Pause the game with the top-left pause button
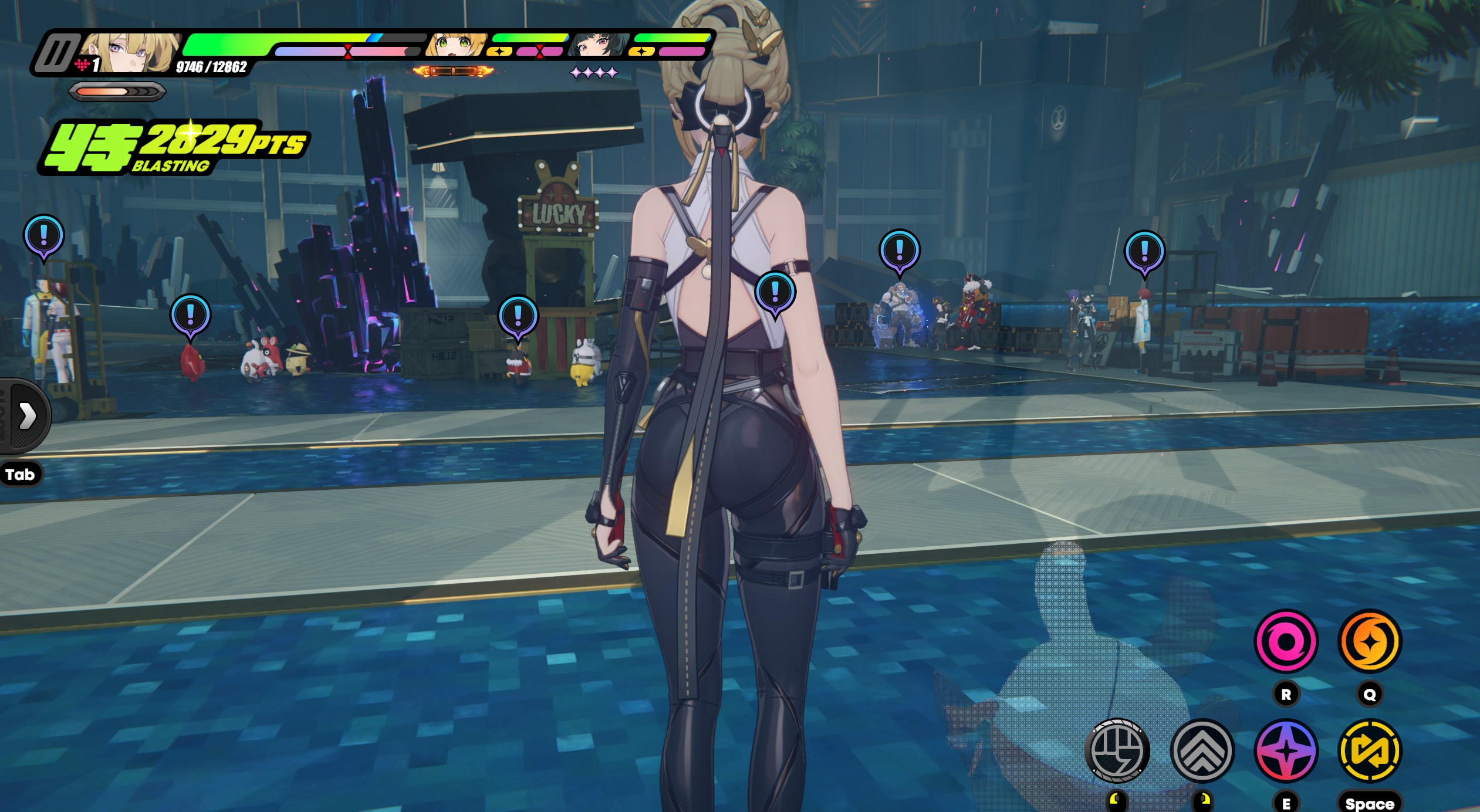 click(x=56, y=52)
